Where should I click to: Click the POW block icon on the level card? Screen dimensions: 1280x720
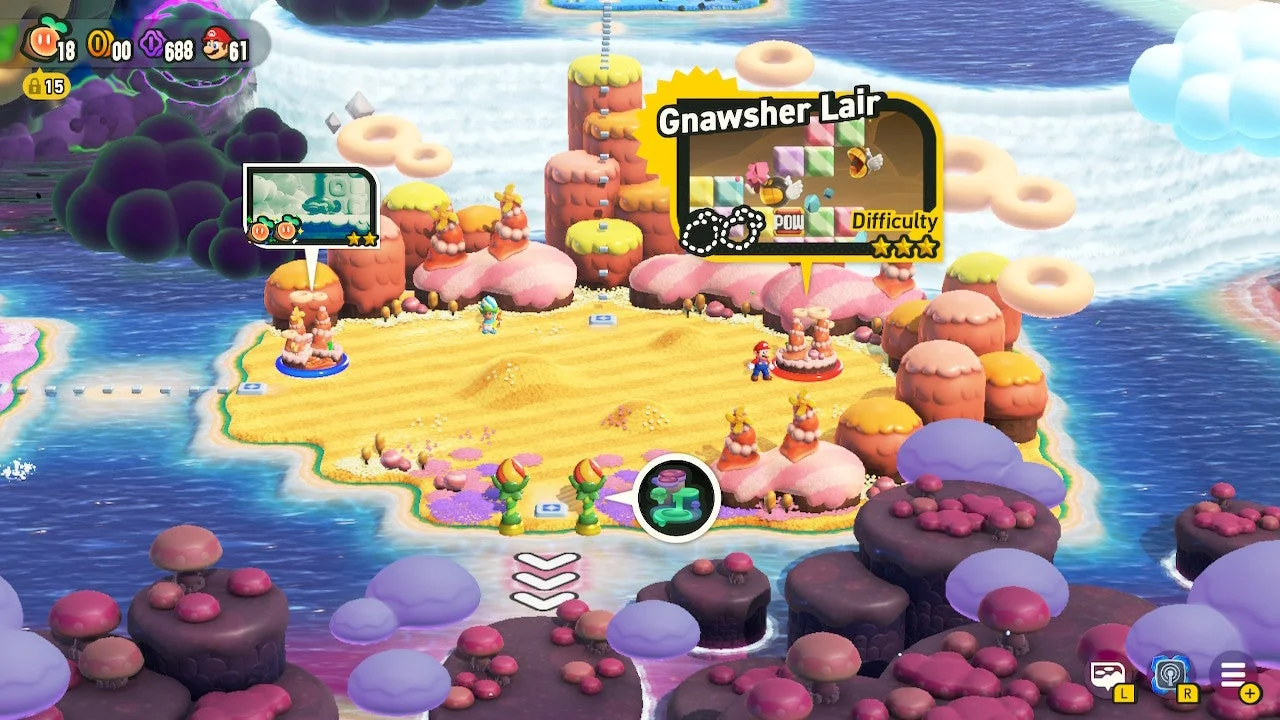[x=789, y=222]
